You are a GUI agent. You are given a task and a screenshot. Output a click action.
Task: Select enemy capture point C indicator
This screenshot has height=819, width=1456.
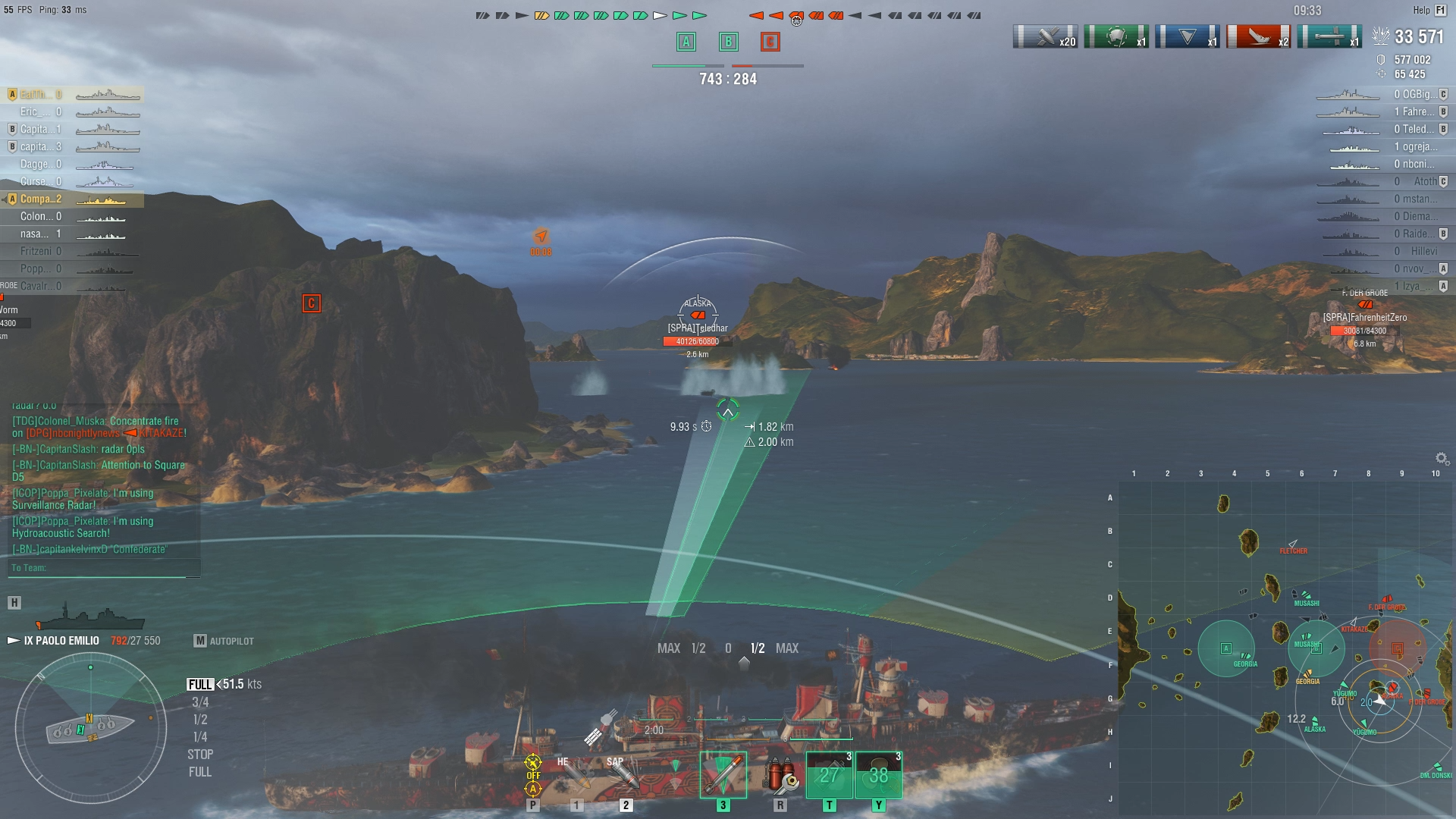point(770,42)
